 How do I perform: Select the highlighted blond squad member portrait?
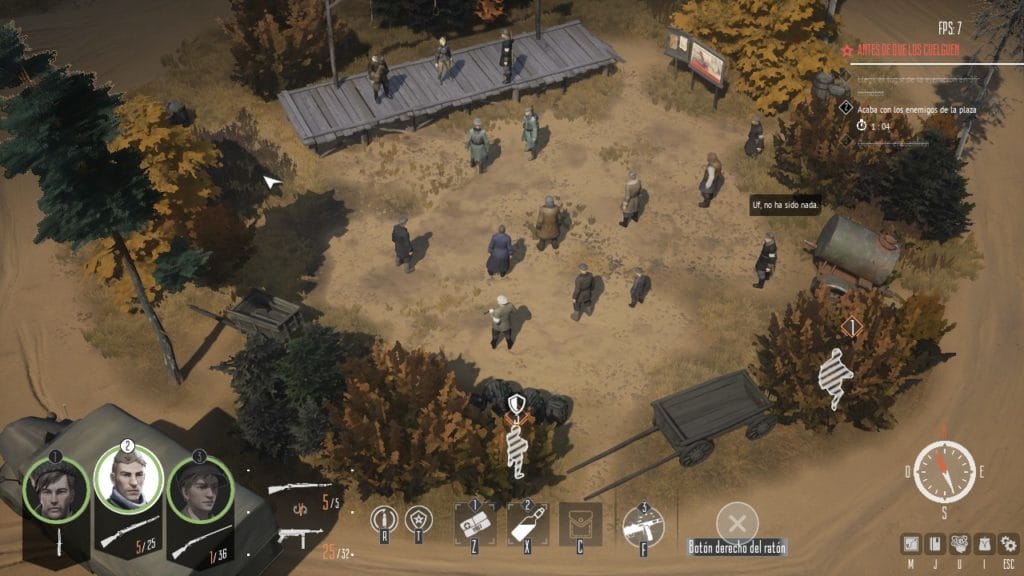[x=127, y=479]
